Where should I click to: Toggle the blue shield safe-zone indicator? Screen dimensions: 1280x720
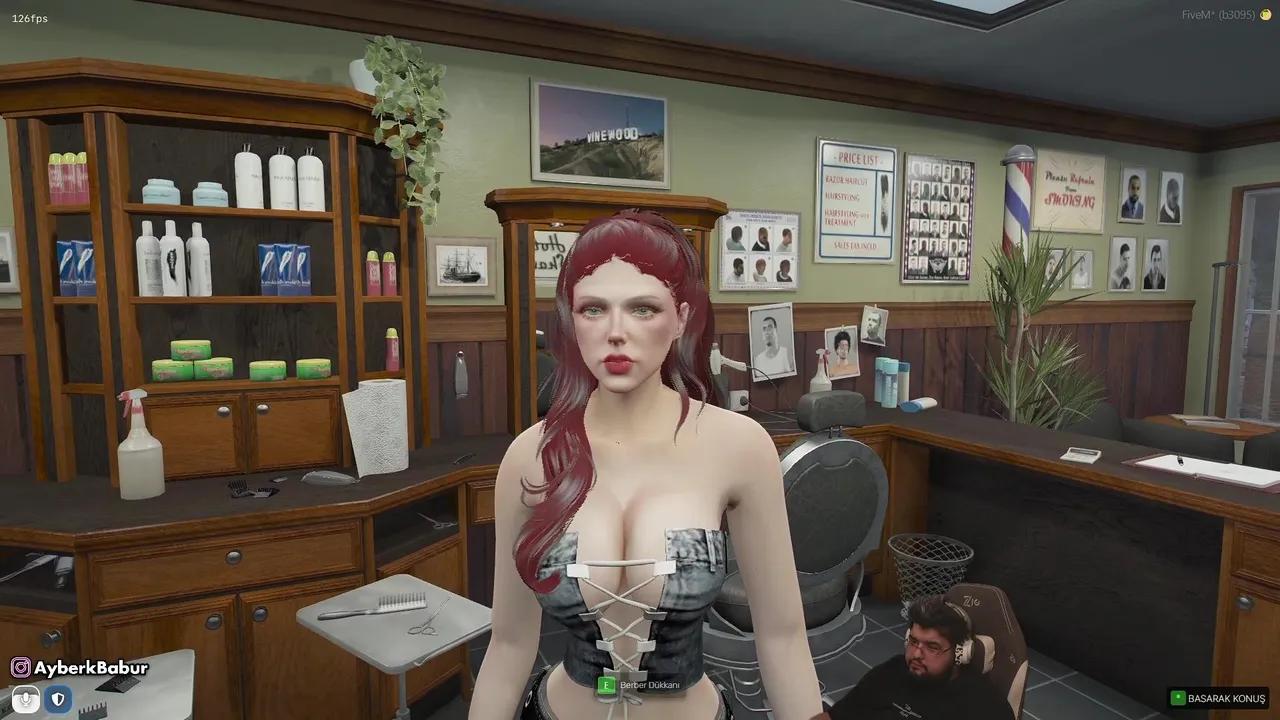(x=58, y=699)
